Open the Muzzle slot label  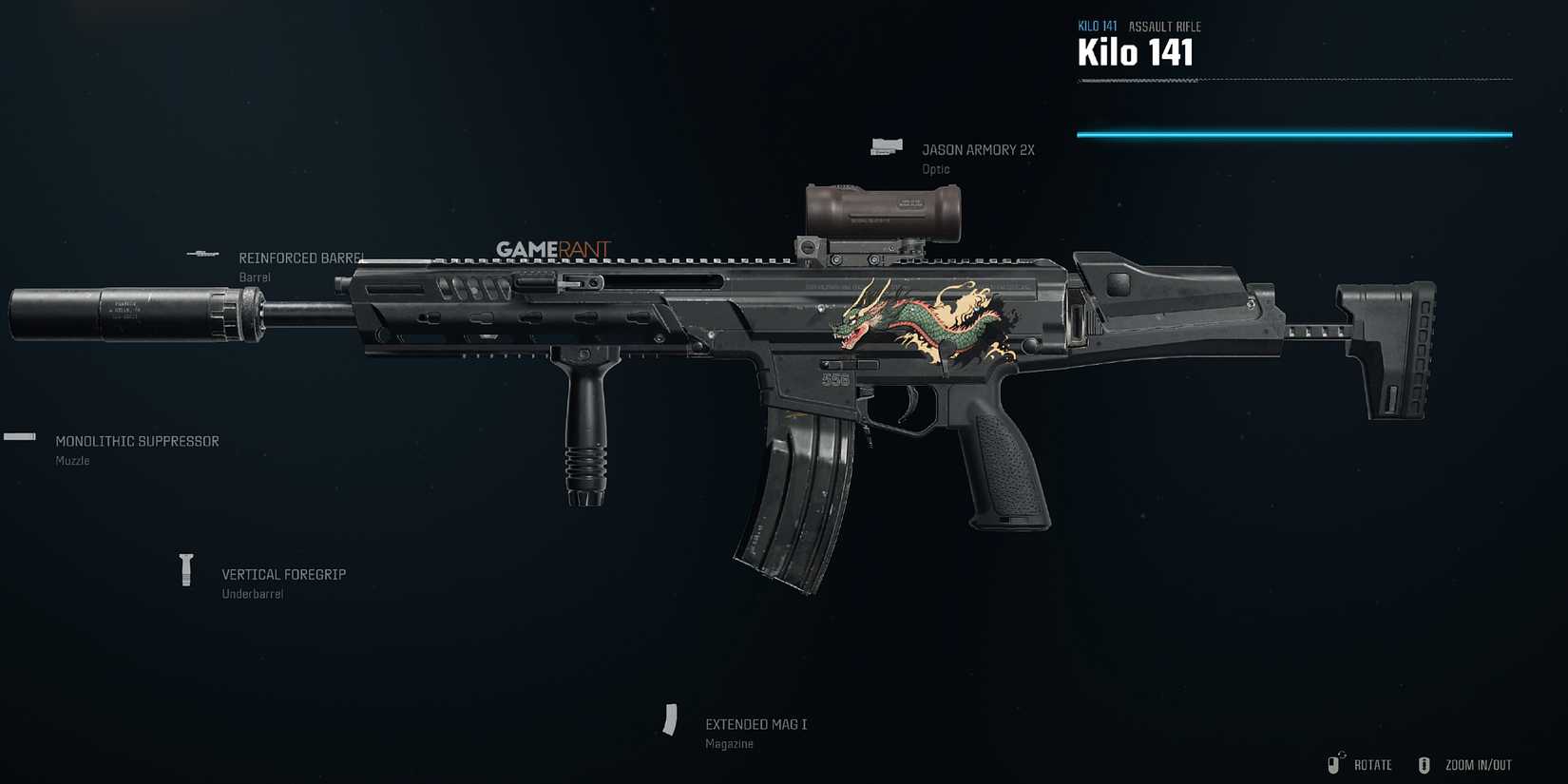pos(72,460)
